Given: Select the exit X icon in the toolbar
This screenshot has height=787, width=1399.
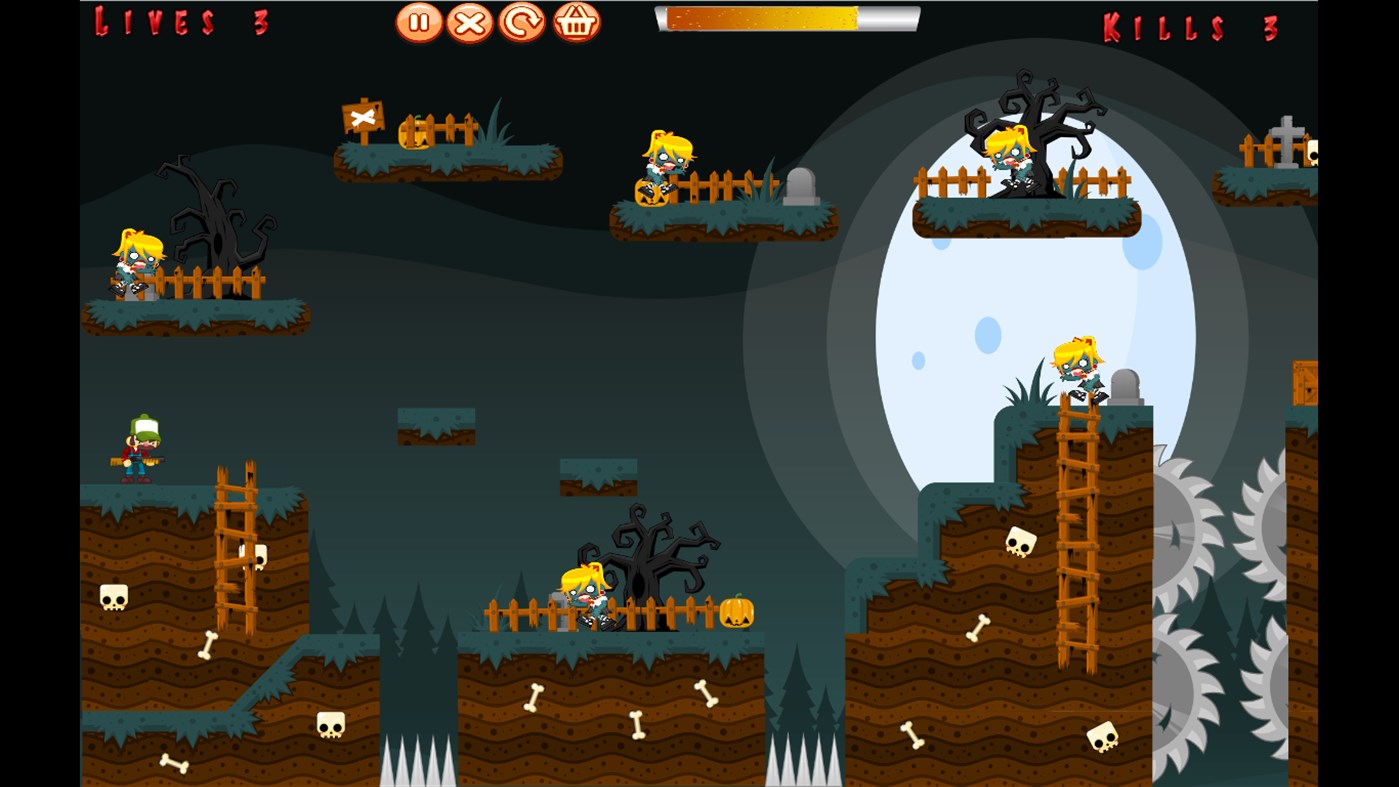Looking at the screenshot, I should (467, 21).
